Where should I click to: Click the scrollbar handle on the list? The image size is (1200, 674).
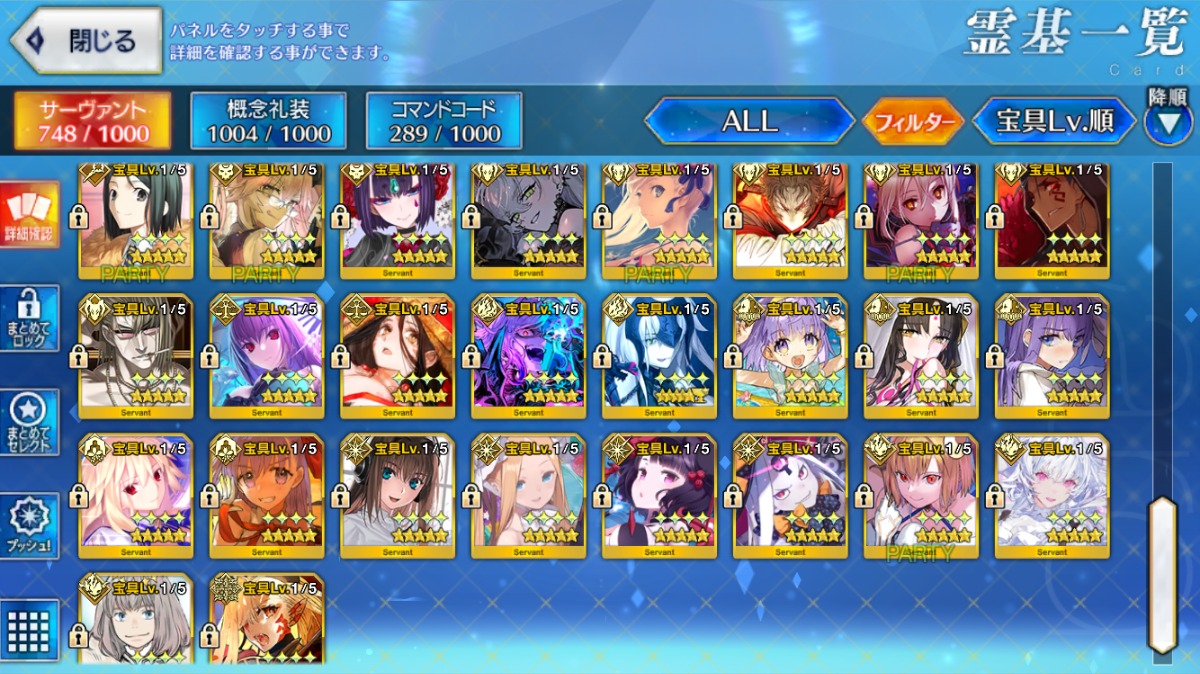(1161, 575)
